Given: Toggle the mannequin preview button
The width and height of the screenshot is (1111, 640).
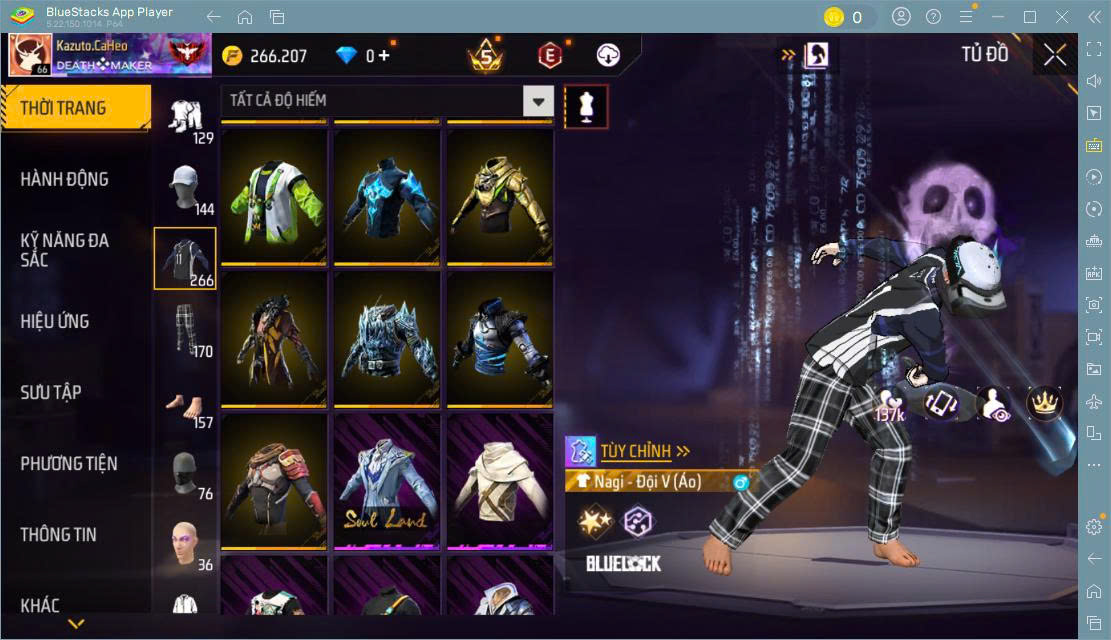Looking at the screenshot, I should [x=586, y=105].
